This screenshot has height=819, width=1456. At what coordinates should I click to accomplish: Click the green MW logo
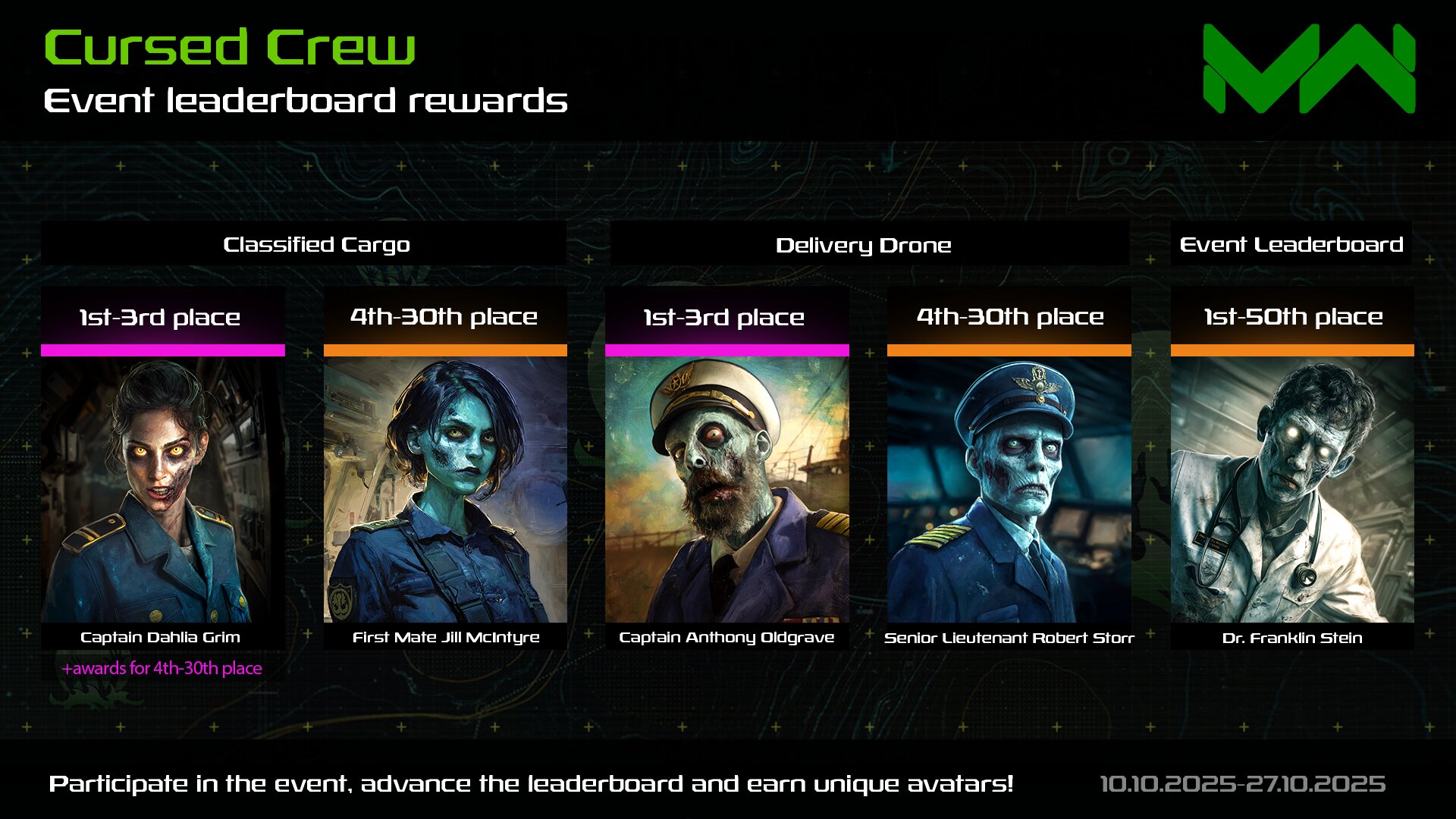pyautogui.click(x=1309, y=68)
